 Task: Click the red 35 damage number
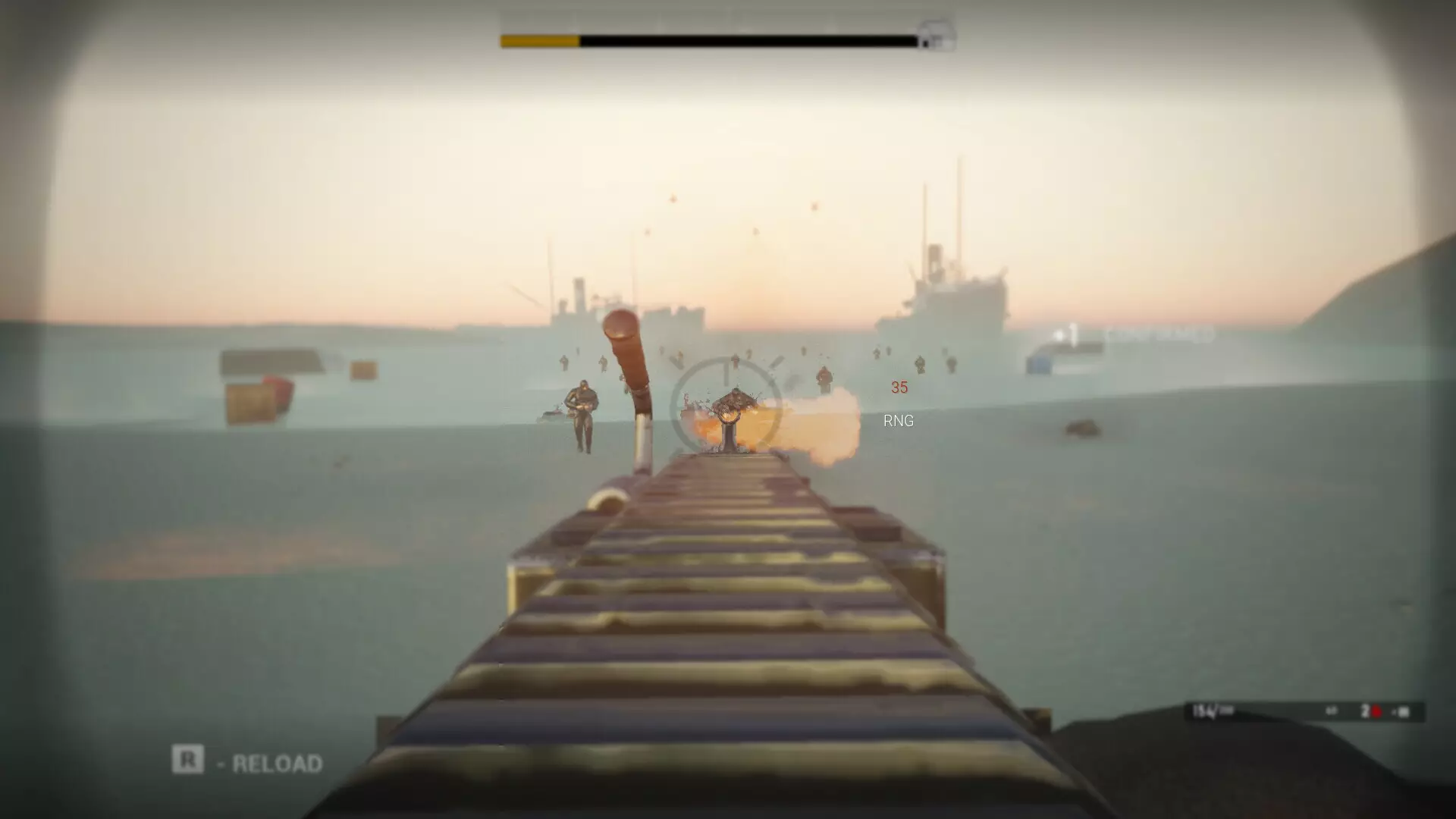[900, 388]
